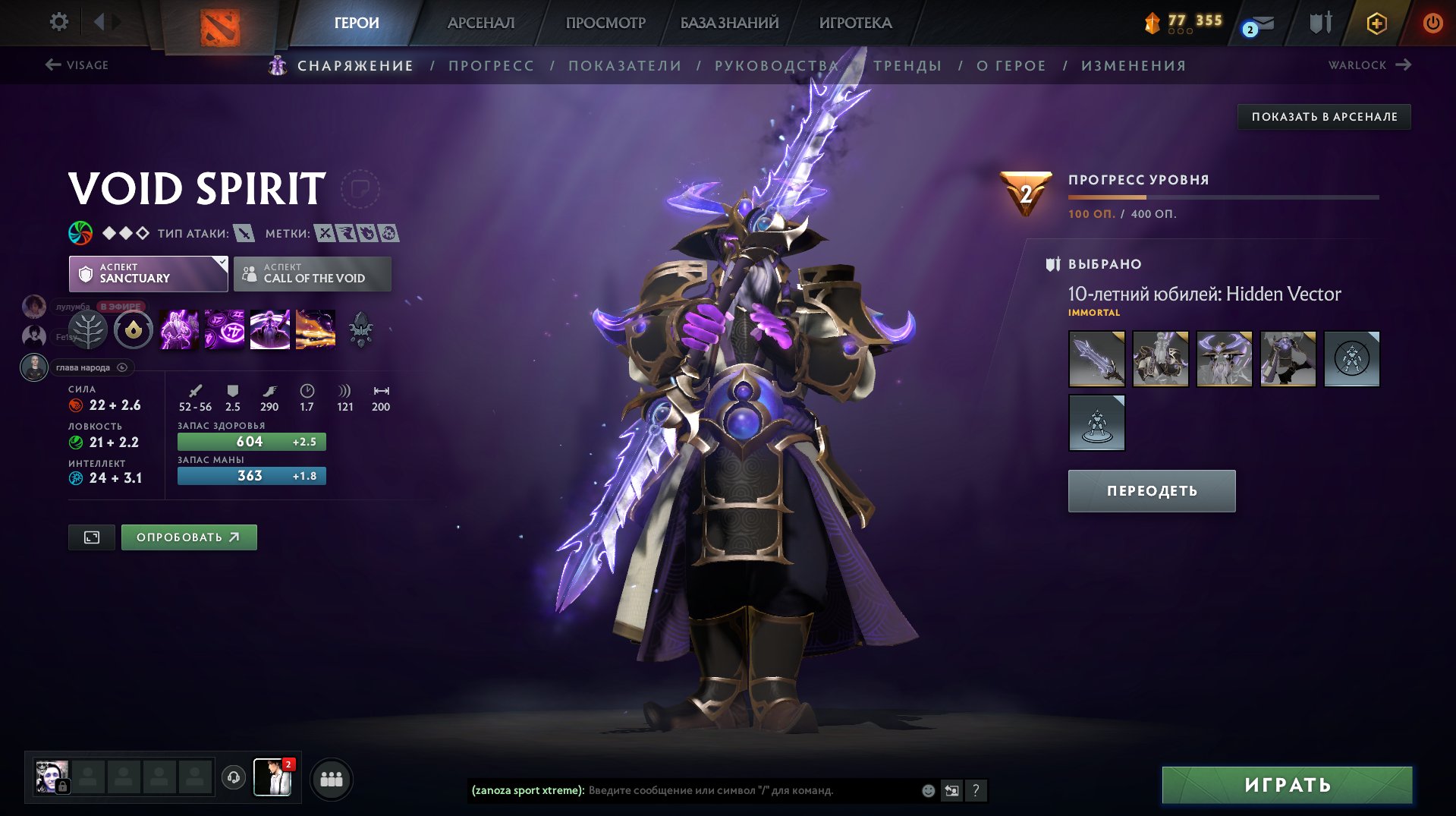The height and width of the screenshot is (816, 1456).
Task: Open the innate ability icon
Action: coord(133,329)
